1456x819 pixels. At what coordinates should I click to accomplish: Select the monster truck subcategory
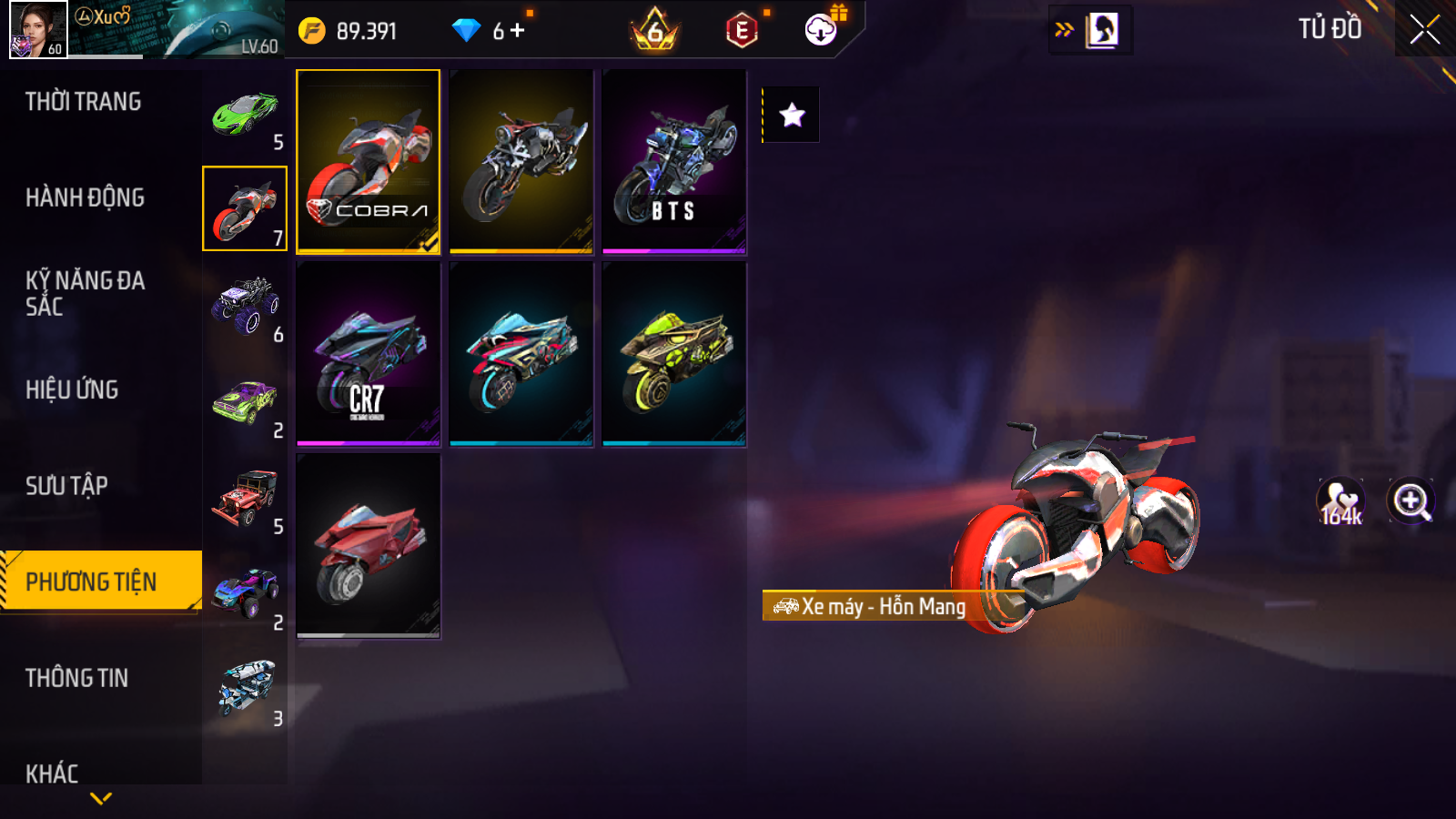click(245, 306)
